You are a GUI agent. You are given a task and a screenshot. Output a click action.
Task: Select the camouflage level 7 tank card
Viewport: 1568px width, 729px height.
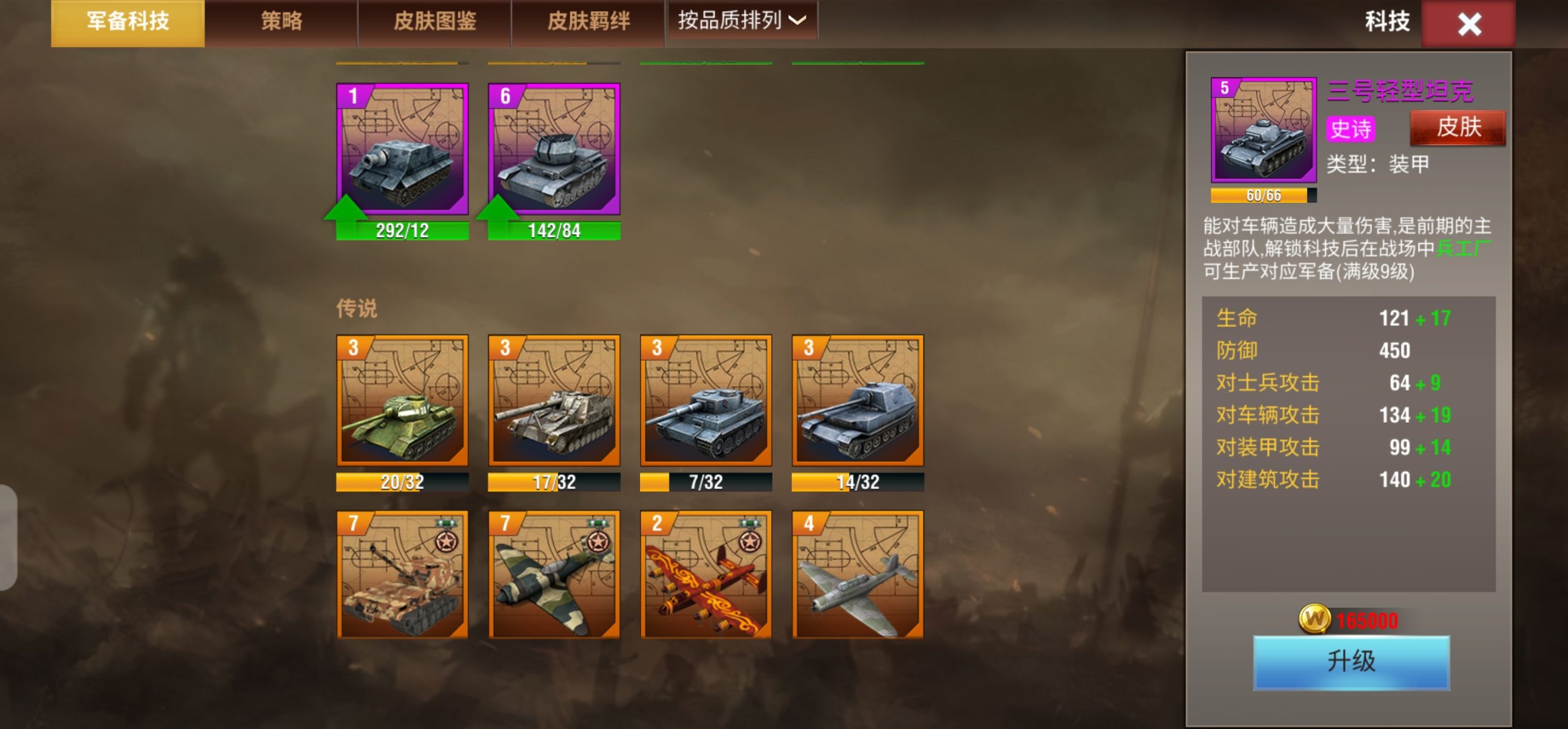402,575
